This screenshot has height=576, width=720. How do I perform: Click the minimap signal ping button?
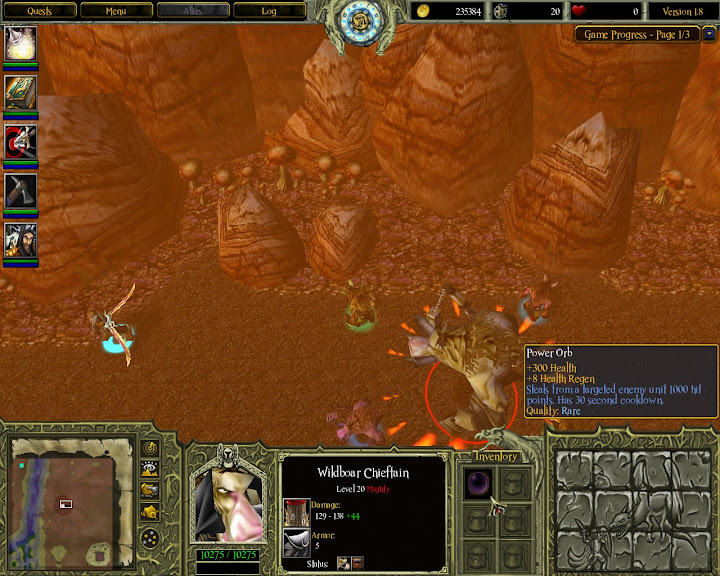150,448
